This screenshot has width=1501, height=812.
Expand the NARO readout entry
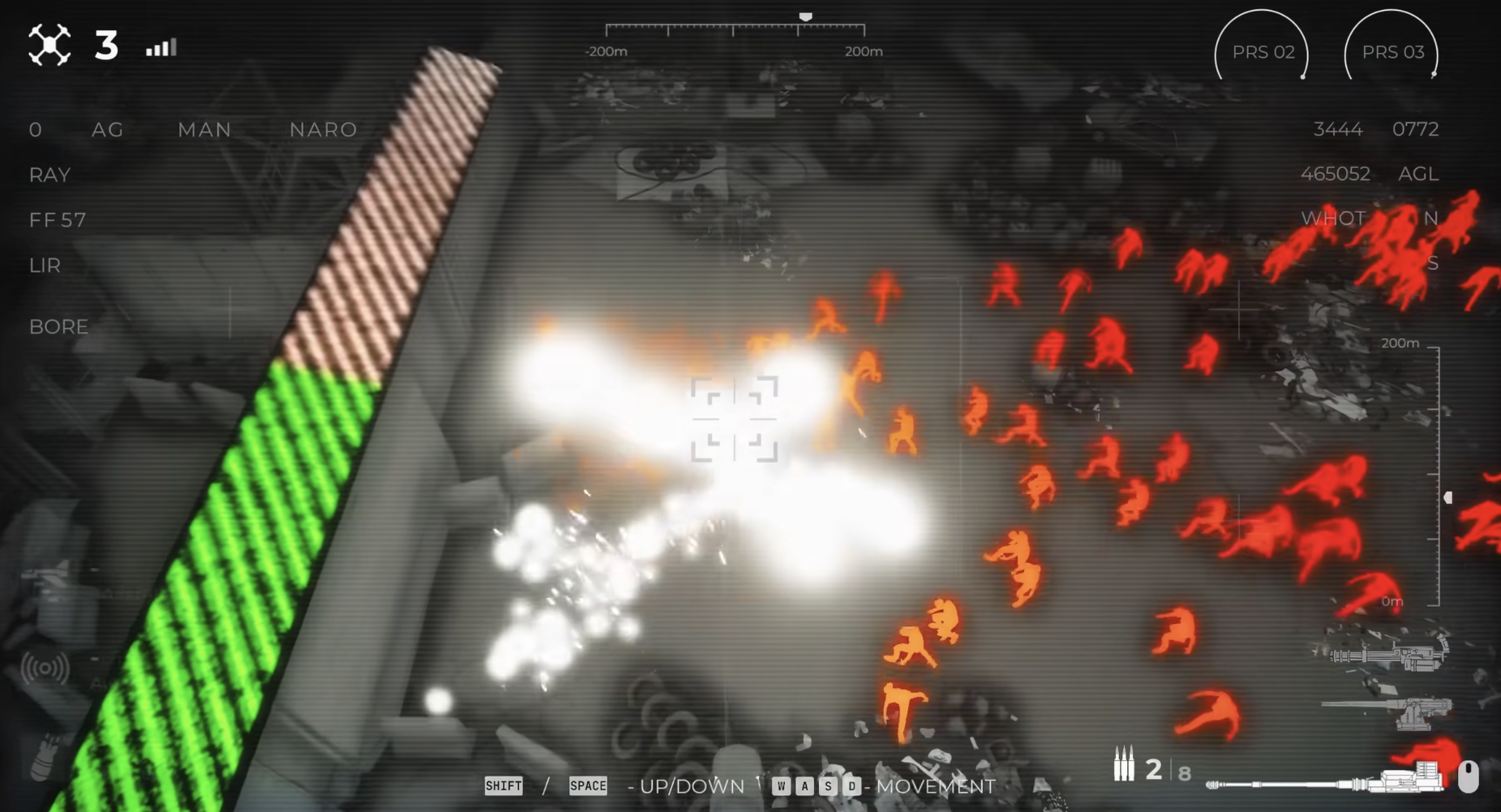(x=324, y=129)
